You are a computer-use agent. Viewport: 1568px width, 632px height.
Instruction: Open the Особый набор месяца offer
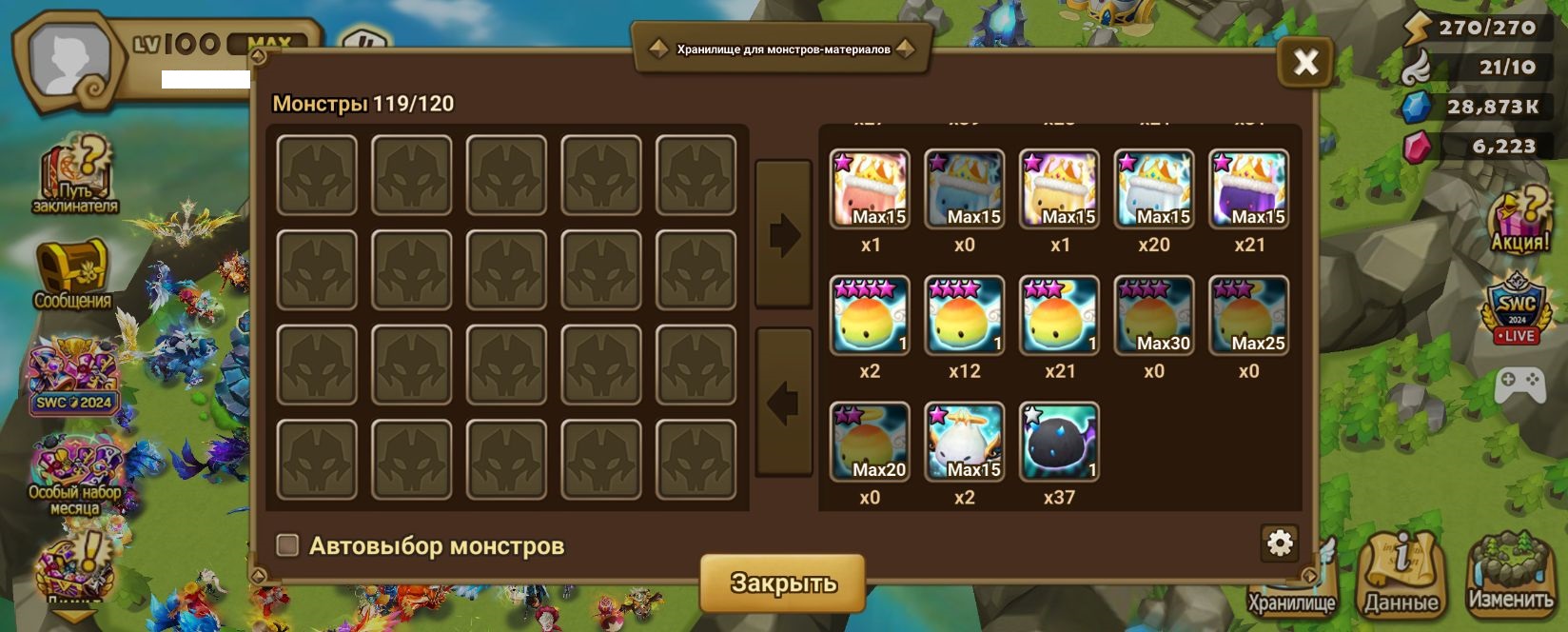[x=74, y=476]
